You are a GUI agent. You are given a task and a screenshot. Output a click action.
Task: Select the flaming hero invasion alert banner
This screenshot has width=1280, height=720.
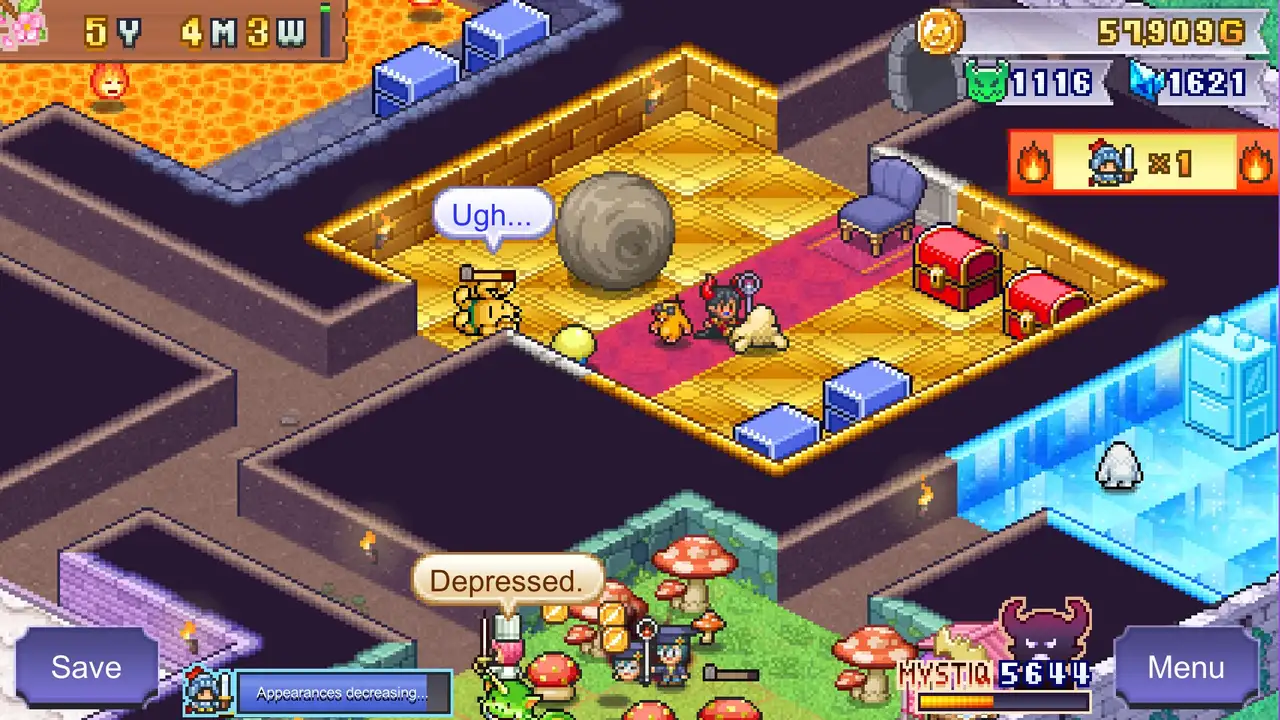coord(1143,162)
